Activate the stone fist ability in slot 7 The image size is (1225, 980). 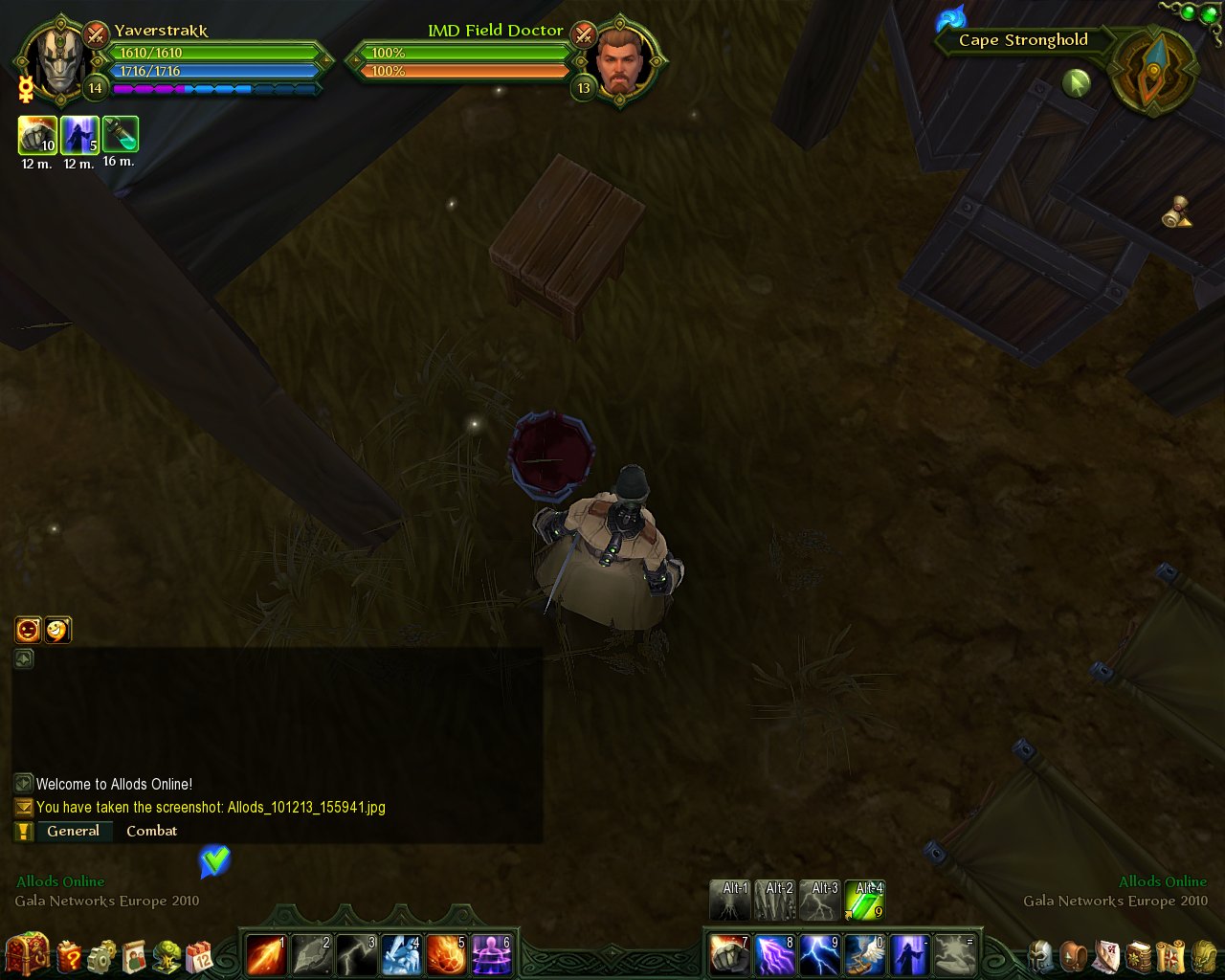click(x=729, y=954)
